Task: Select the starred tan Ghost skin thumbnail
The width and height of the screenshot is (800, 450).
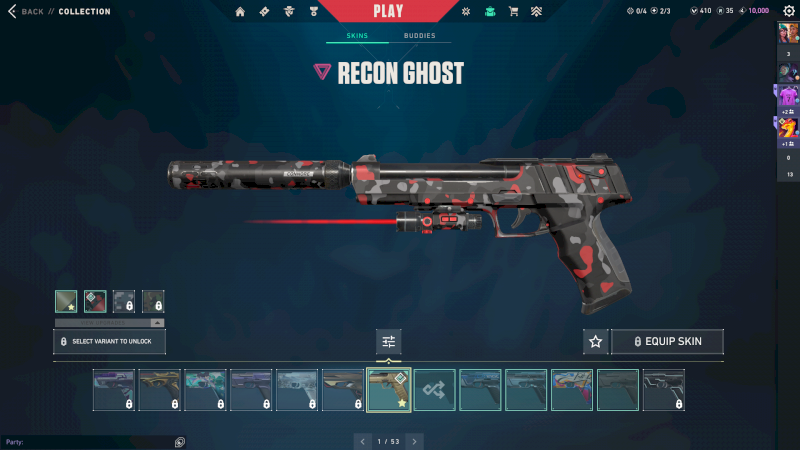Action: coord(388,390)
